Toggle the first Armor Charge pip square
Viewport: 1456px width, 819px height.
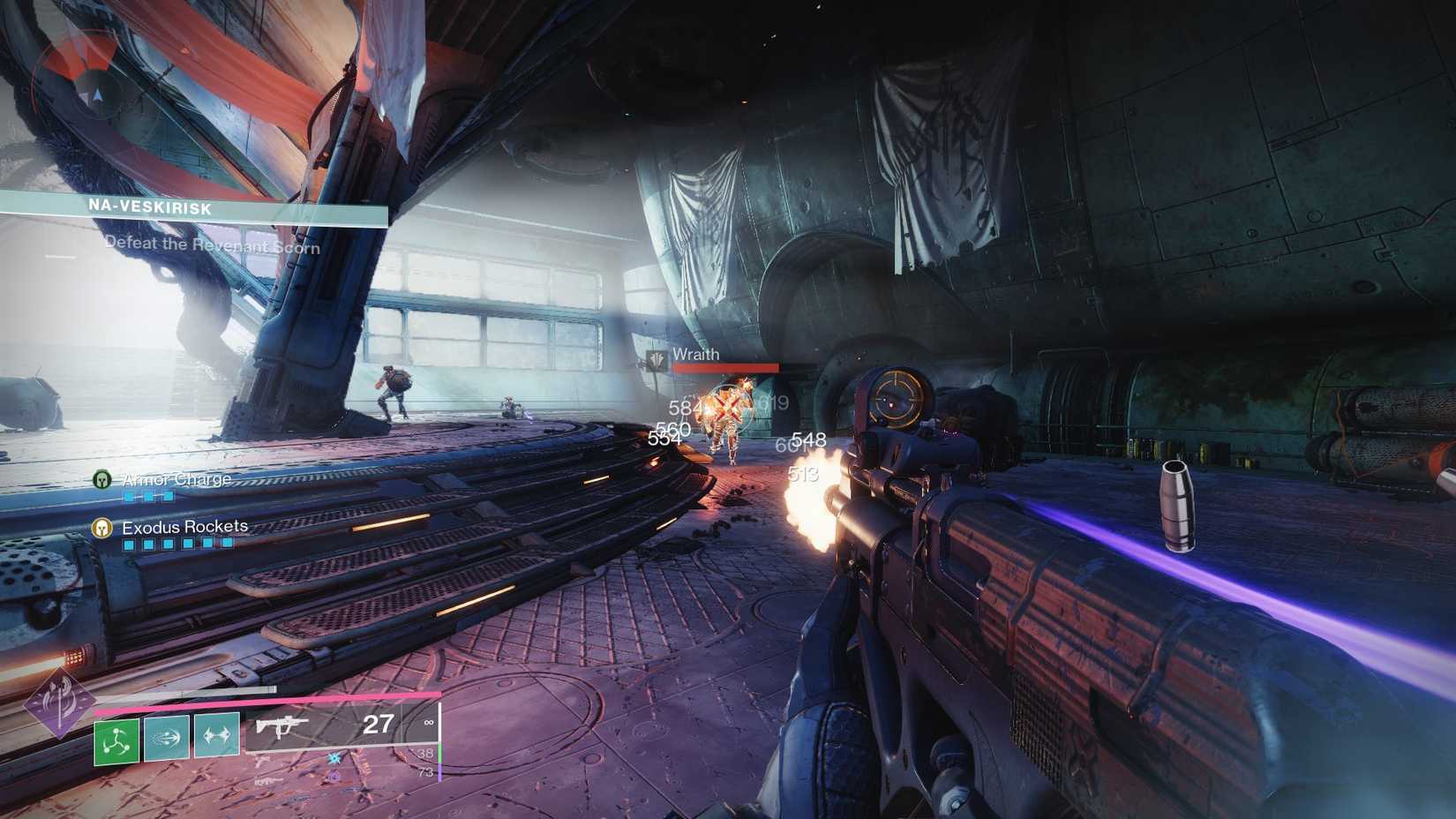click(x=129, y=496)
